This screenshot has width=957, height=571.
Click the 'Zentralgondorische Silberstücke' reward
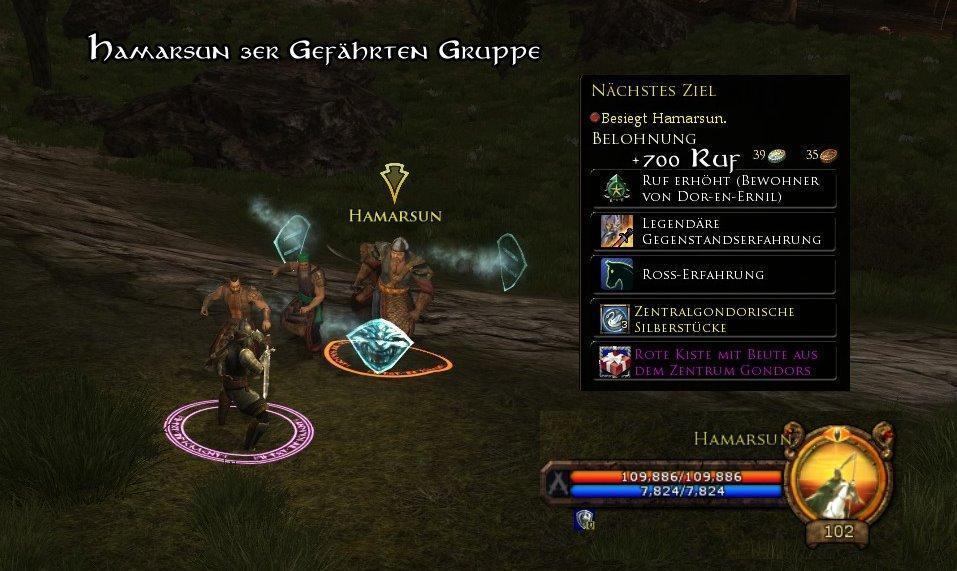(x=716, y=319)
